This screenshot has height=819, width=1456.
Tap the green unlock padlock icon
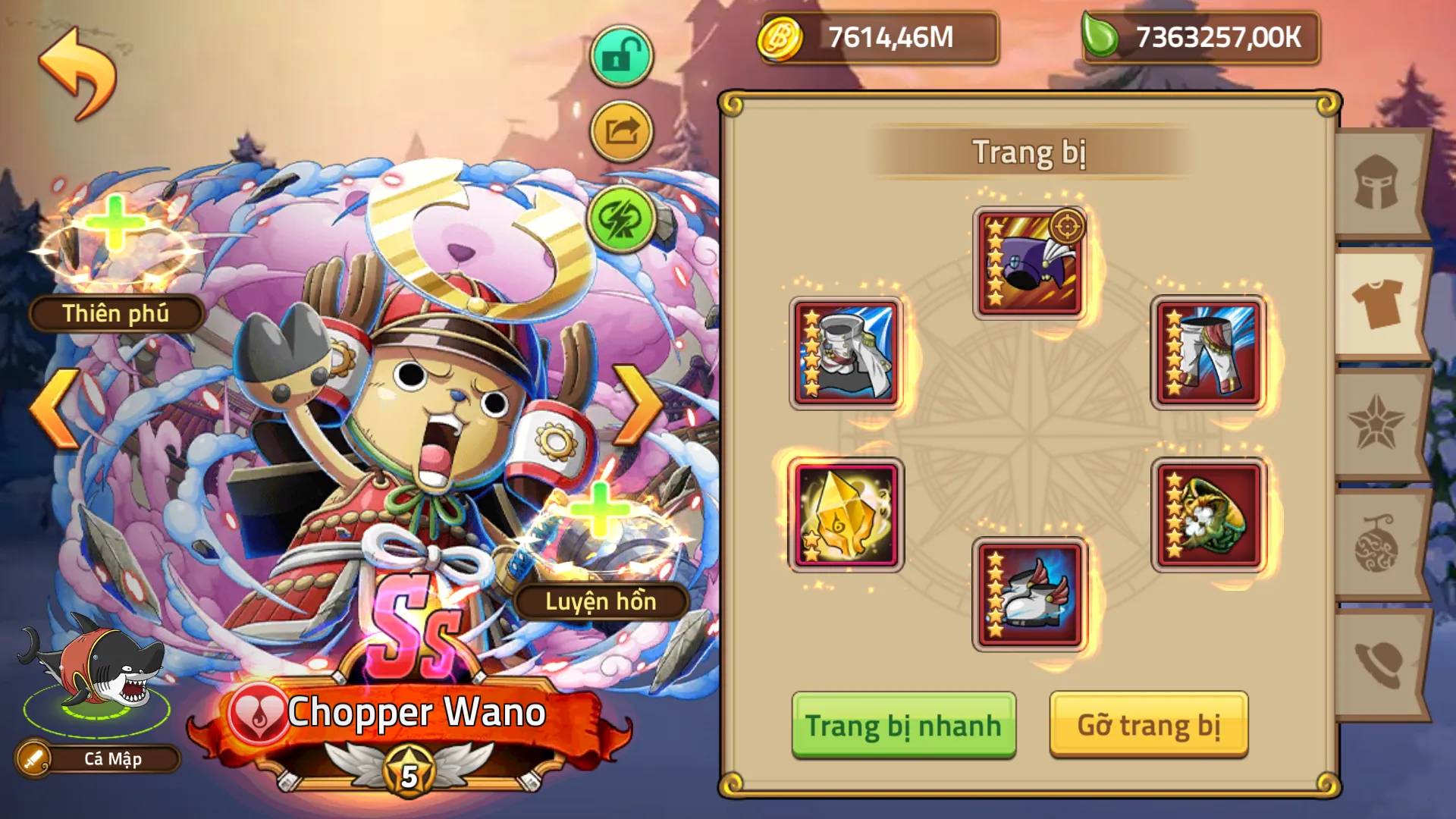tap(620, 56)
